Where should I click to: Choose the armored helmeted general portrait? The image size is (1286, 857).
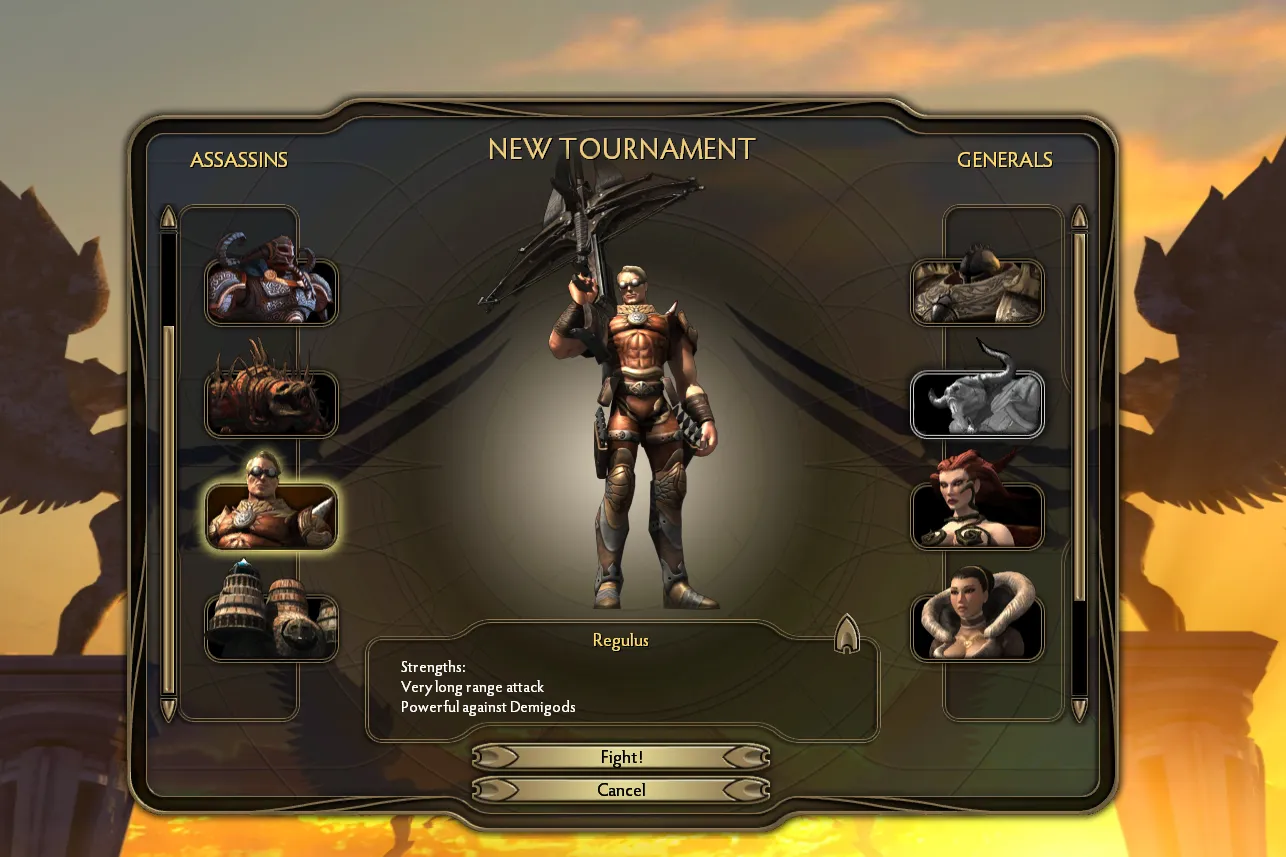977,291
